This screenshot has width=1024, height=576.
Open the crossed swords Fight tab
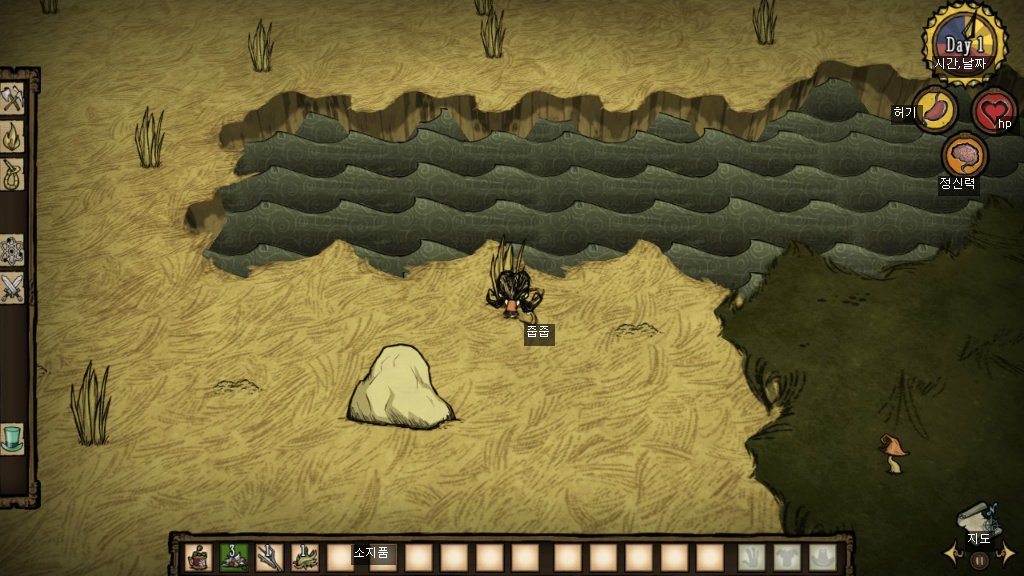12,288
